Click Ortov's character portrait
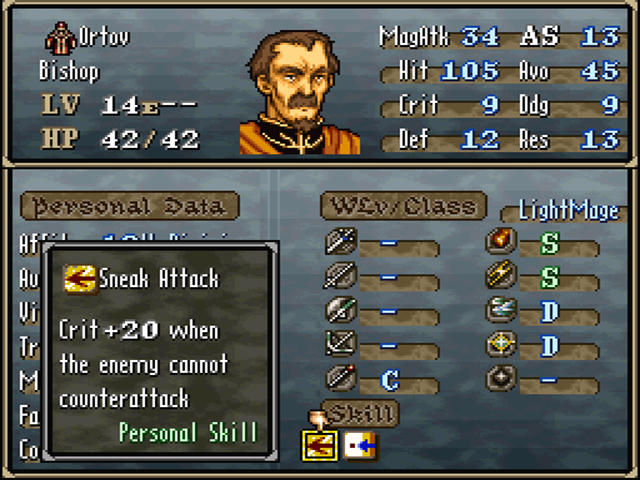 click(299, 92)
